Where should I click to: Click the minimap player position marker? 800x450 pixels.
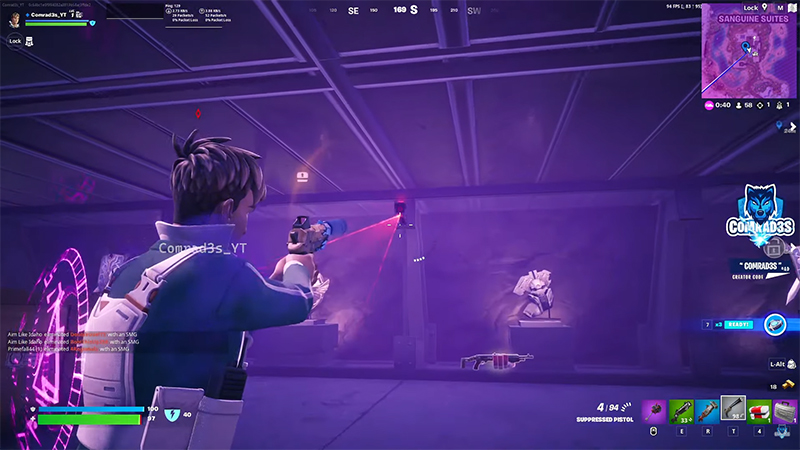744,46
